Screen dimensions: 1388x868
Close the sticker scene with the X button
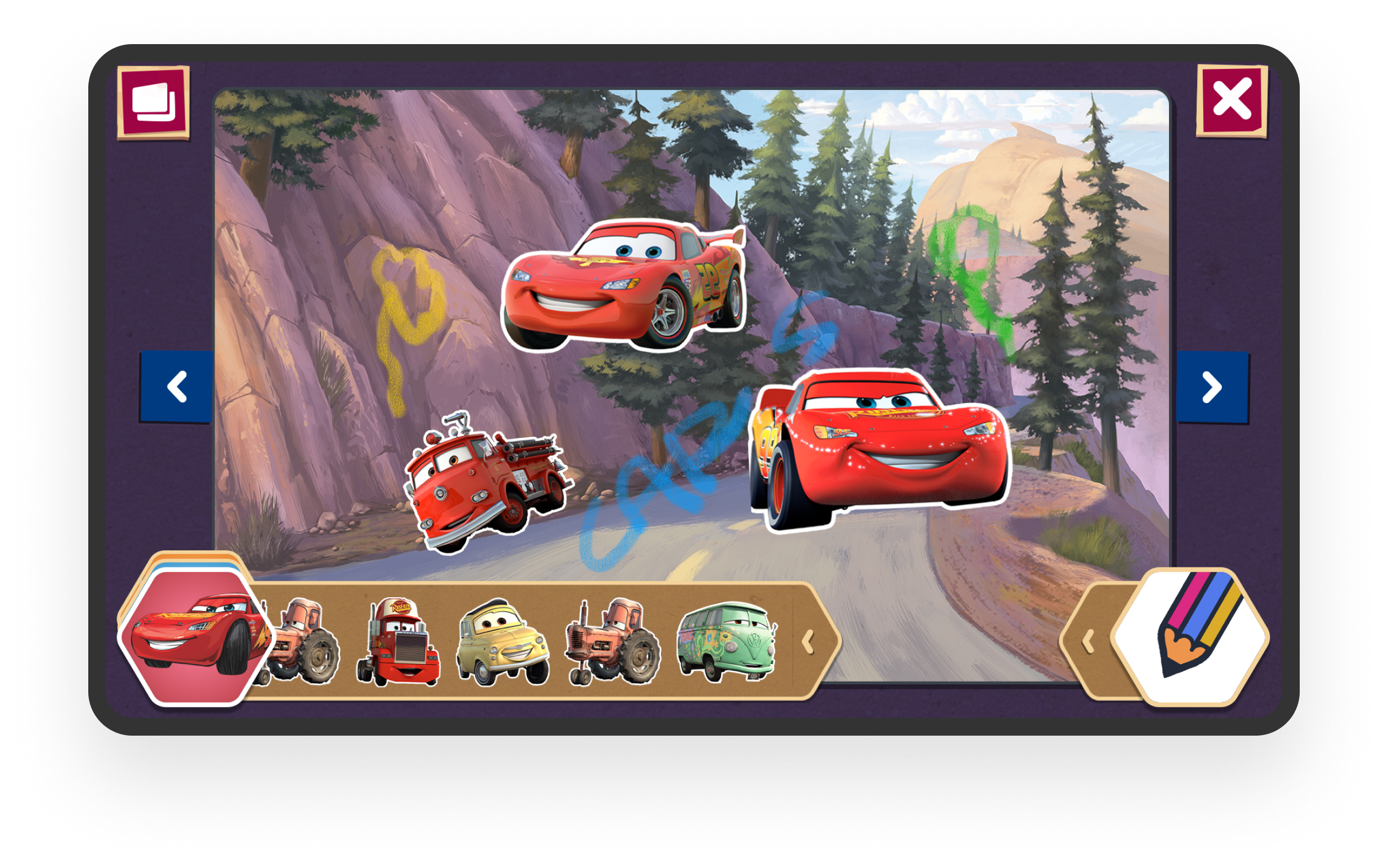tap(1231, 100)
